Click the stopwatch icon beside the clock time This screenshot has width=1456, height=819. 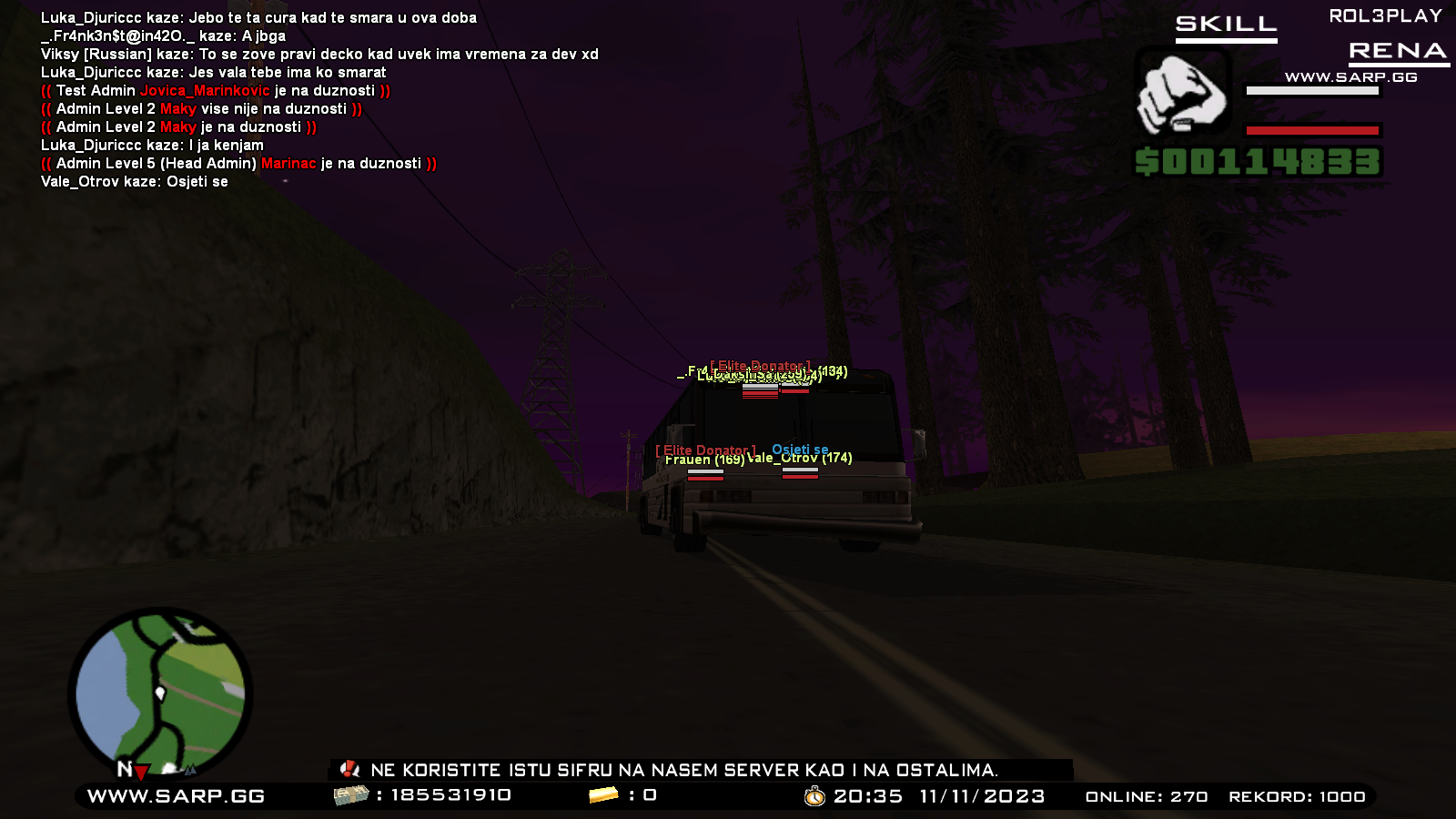coord(814,794)
